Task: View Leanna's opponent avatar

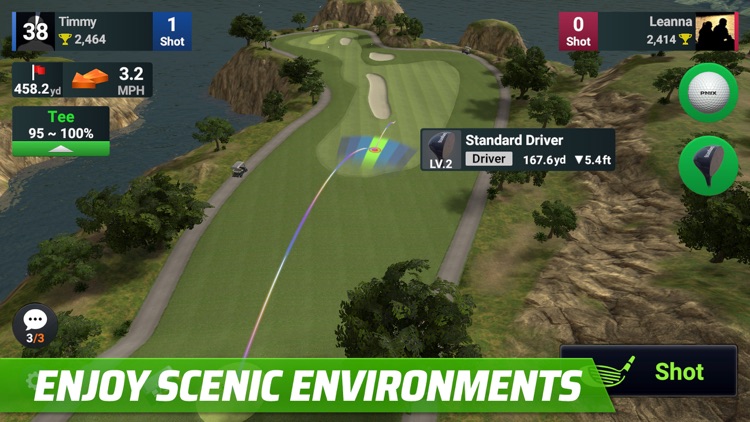Action: click(x=717, y=32)
